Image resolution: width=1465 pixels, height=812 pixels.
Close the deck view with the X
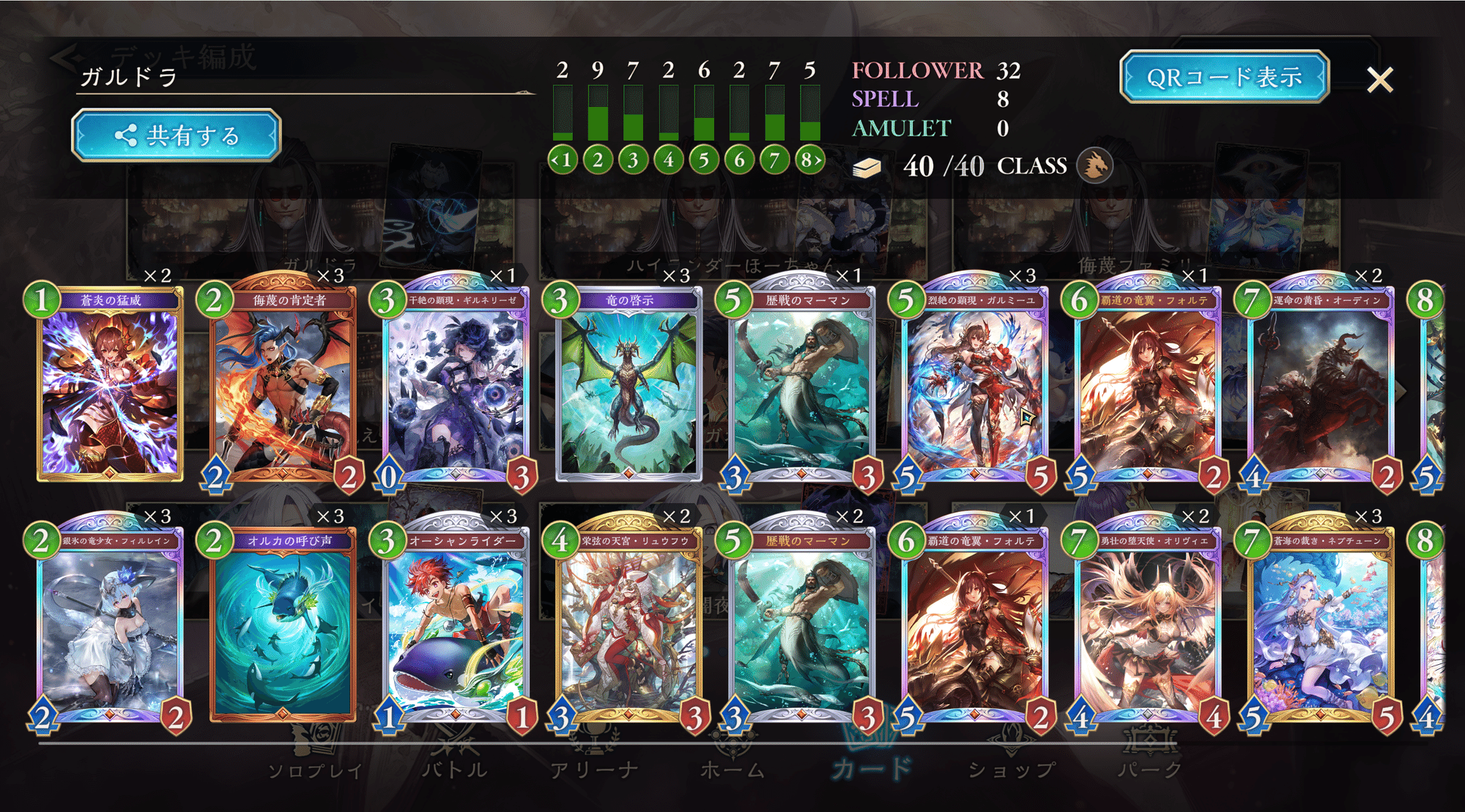1379,80
